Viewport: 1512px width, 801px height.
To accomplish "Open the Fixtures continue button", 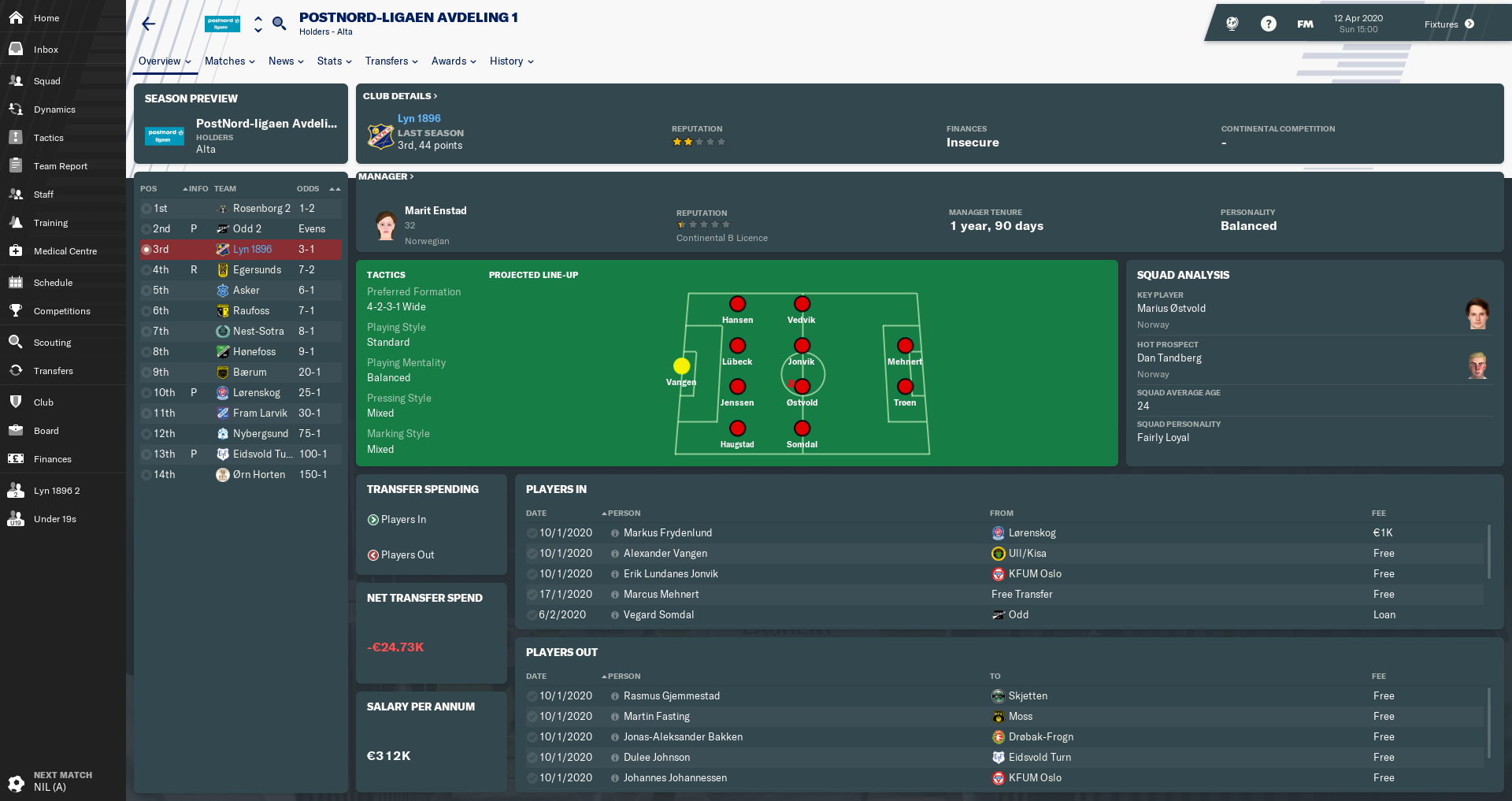I will (1449, 24).
